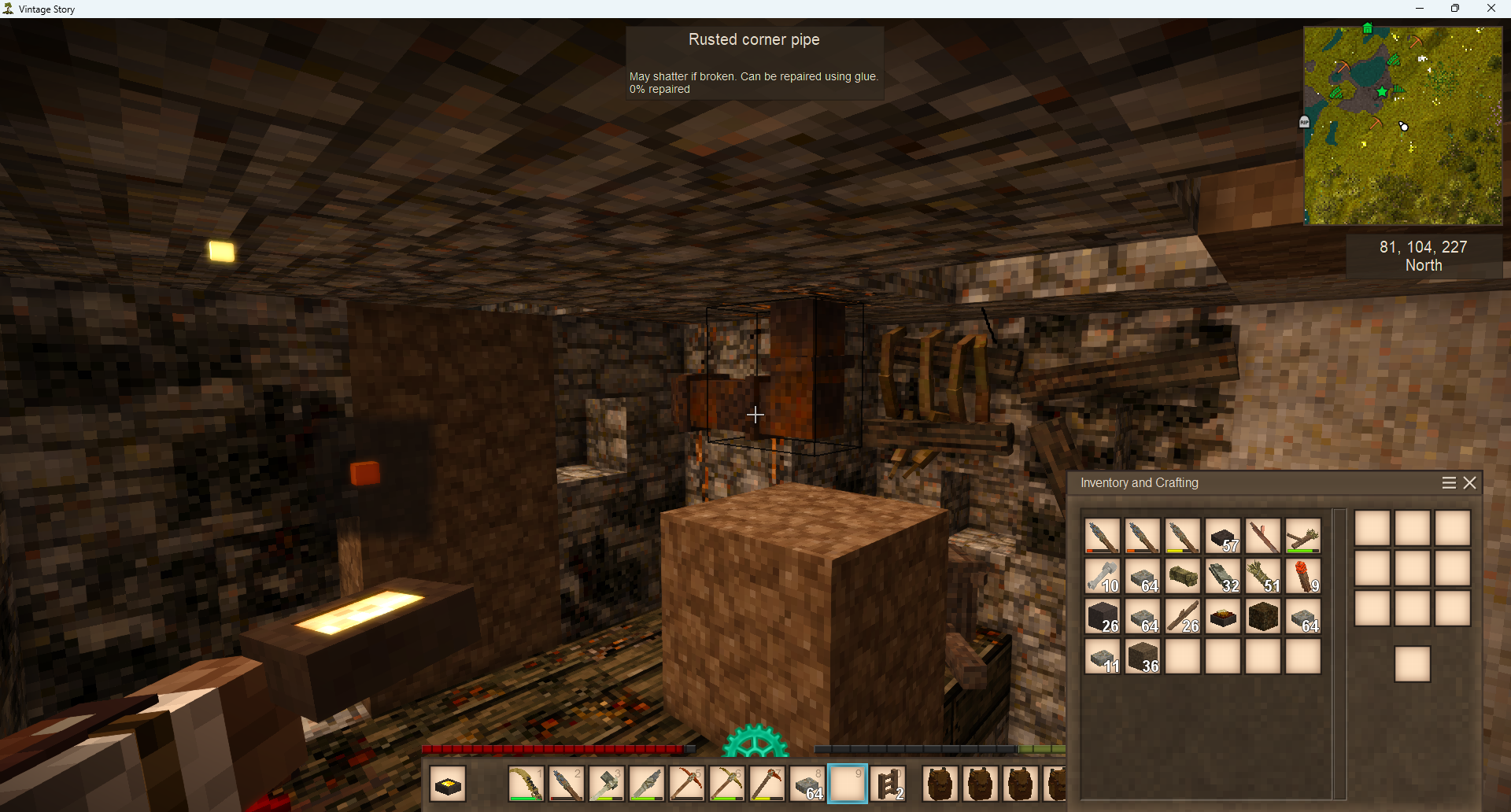Image resolution: width=1511 pixels, height=812 pixels.
Task: Pick up the stack of 26 sticks
Action: [x=1183, y=617]
